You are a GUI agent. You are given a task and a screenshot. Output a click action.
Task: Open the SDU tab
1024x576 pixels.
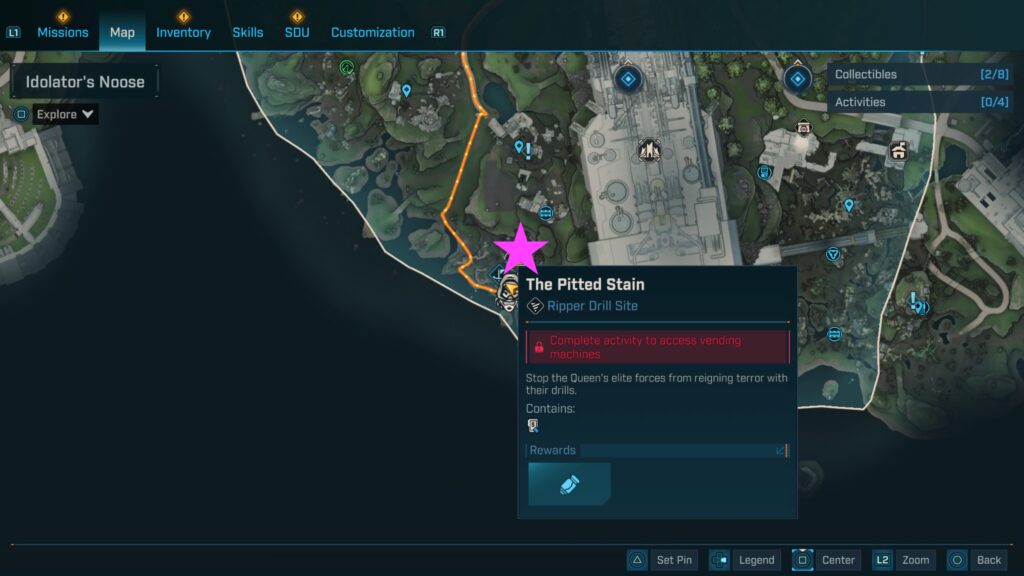point(297,32)
